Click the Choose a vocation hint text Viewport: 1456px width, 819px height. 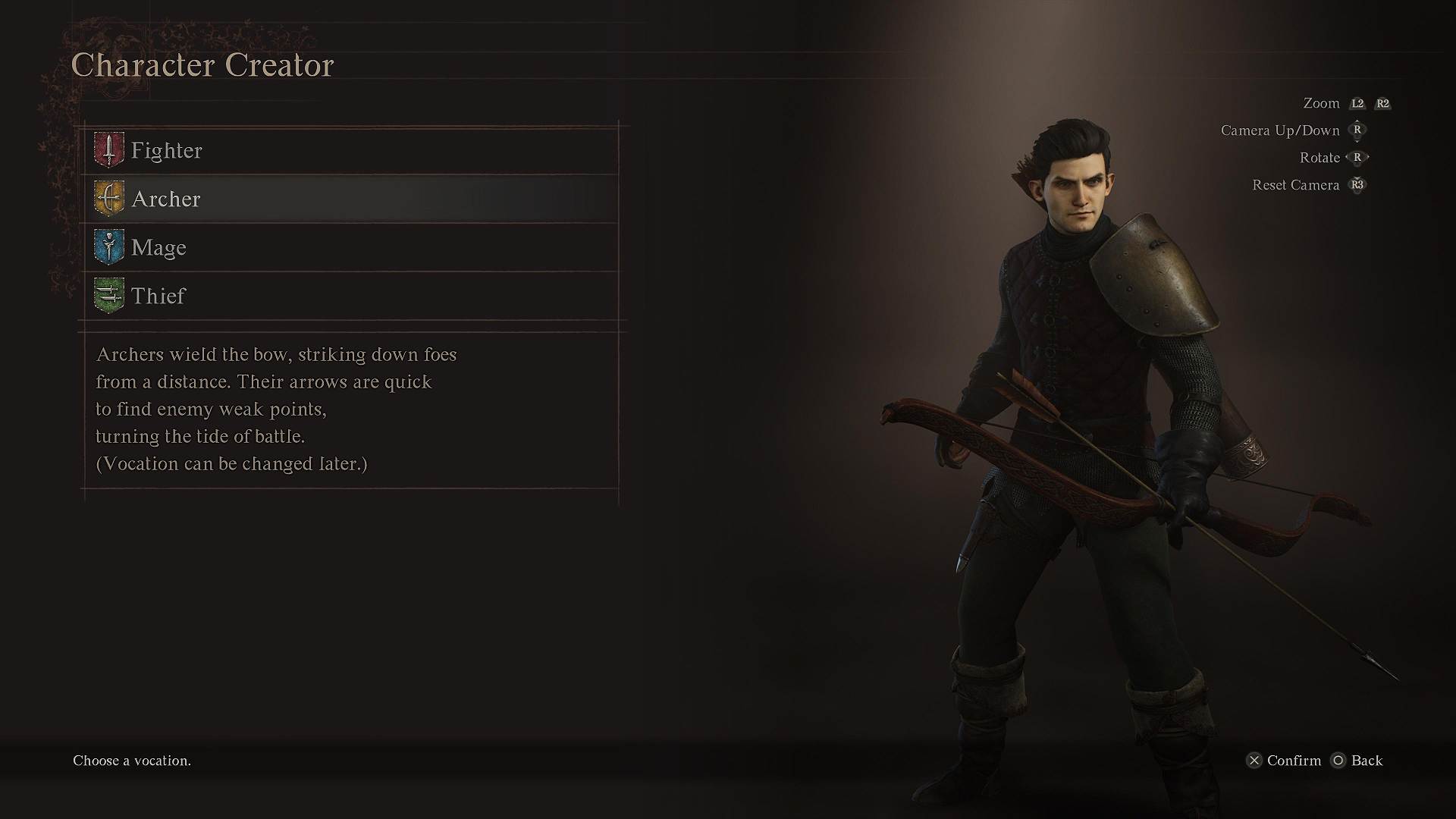click(x=130, y=761)
